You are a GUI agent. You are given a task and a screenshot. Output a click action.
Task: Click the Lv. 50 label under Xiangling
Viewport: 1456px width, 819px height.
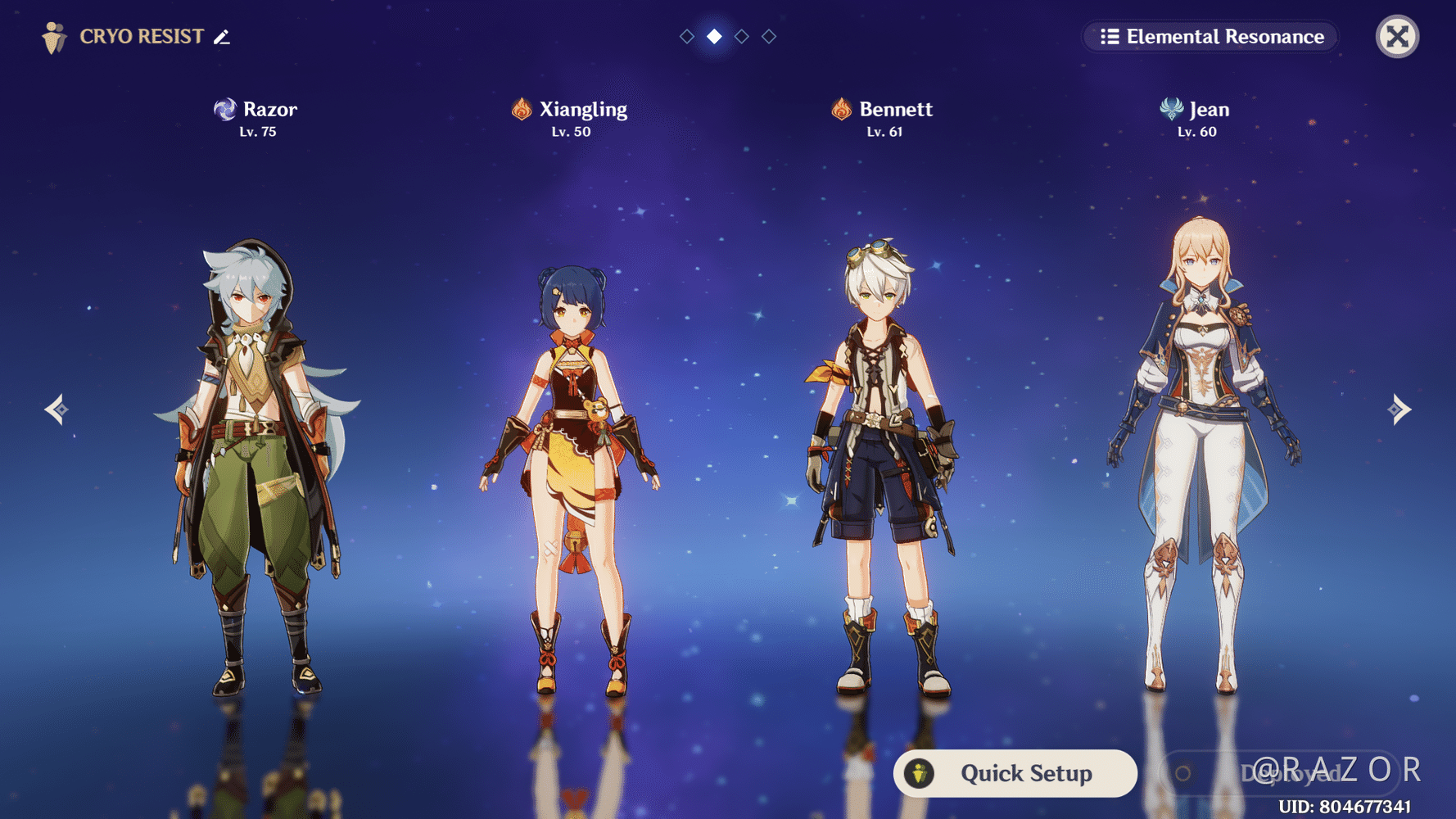coord(569,130)
